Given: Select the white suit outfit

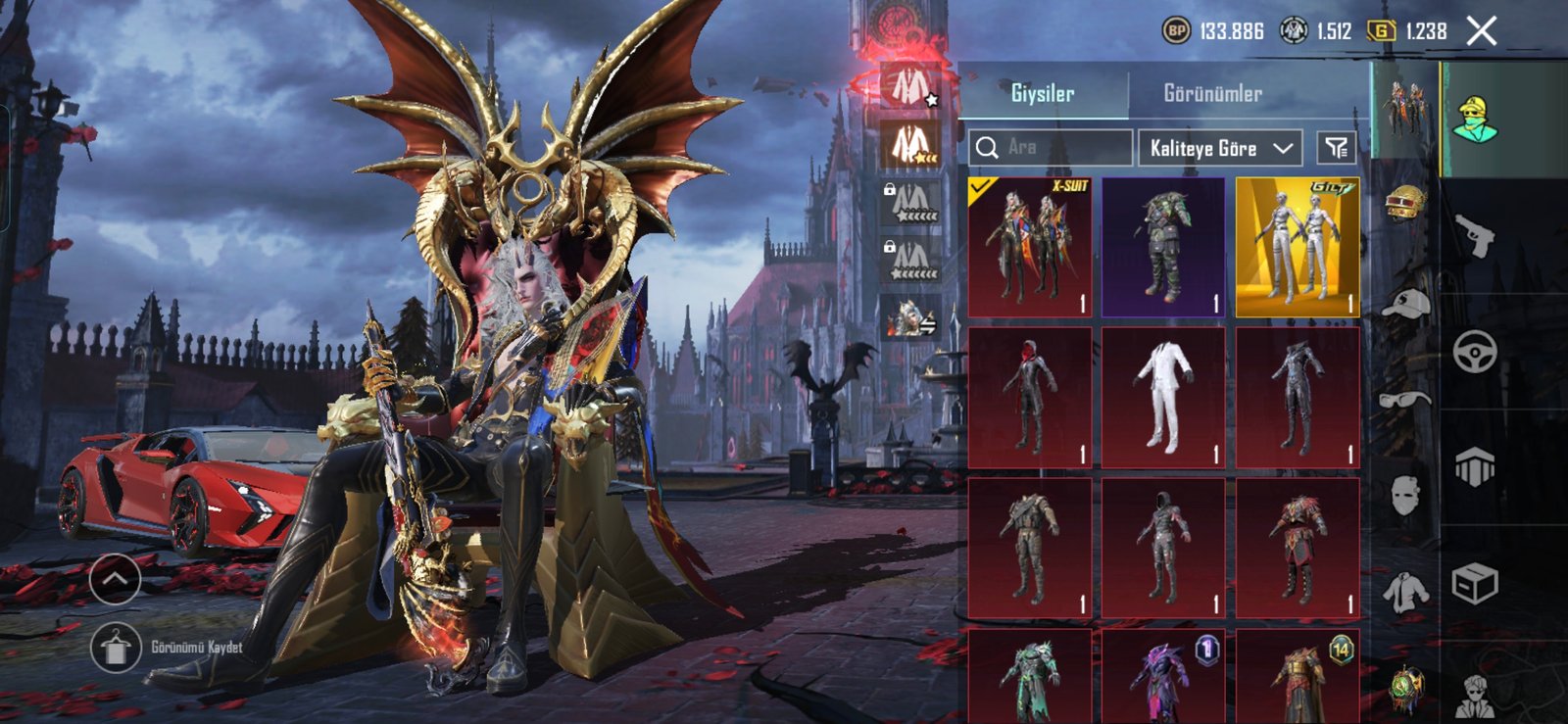Looking at the screenshot, I should pos(1163,397).
